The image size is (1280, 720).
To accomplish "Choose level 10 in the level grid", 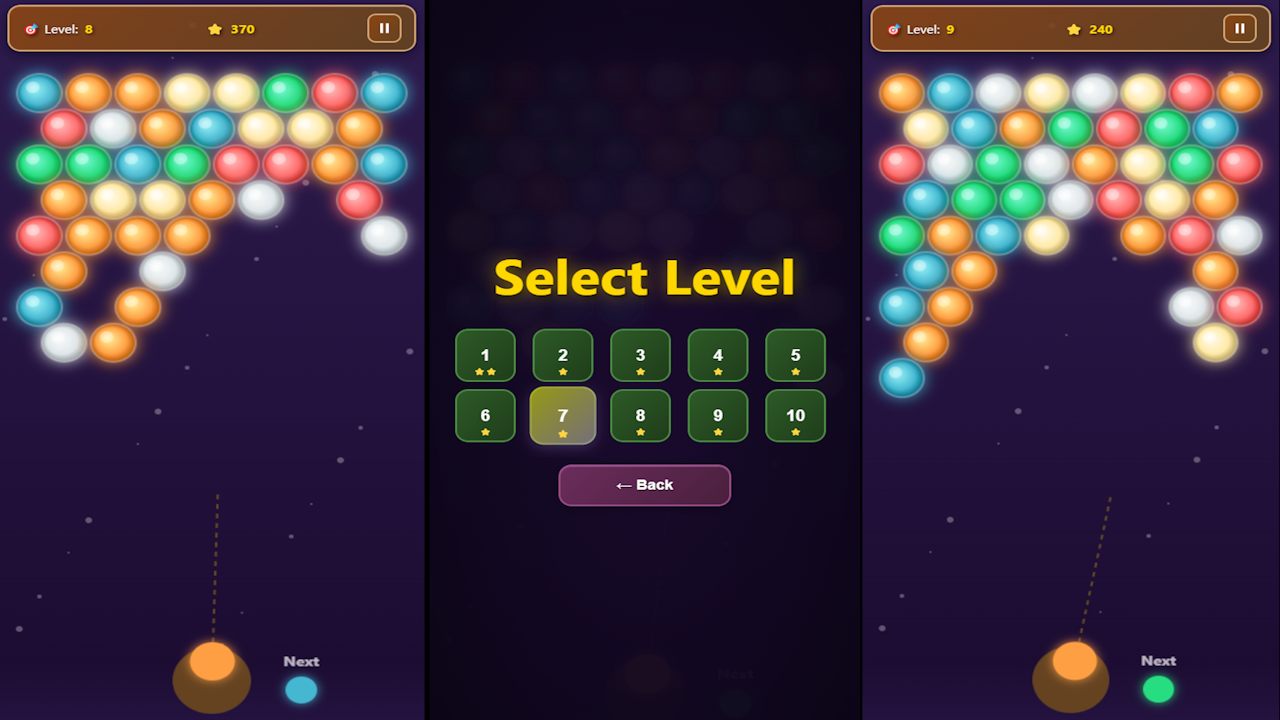I will click(795, 415).
